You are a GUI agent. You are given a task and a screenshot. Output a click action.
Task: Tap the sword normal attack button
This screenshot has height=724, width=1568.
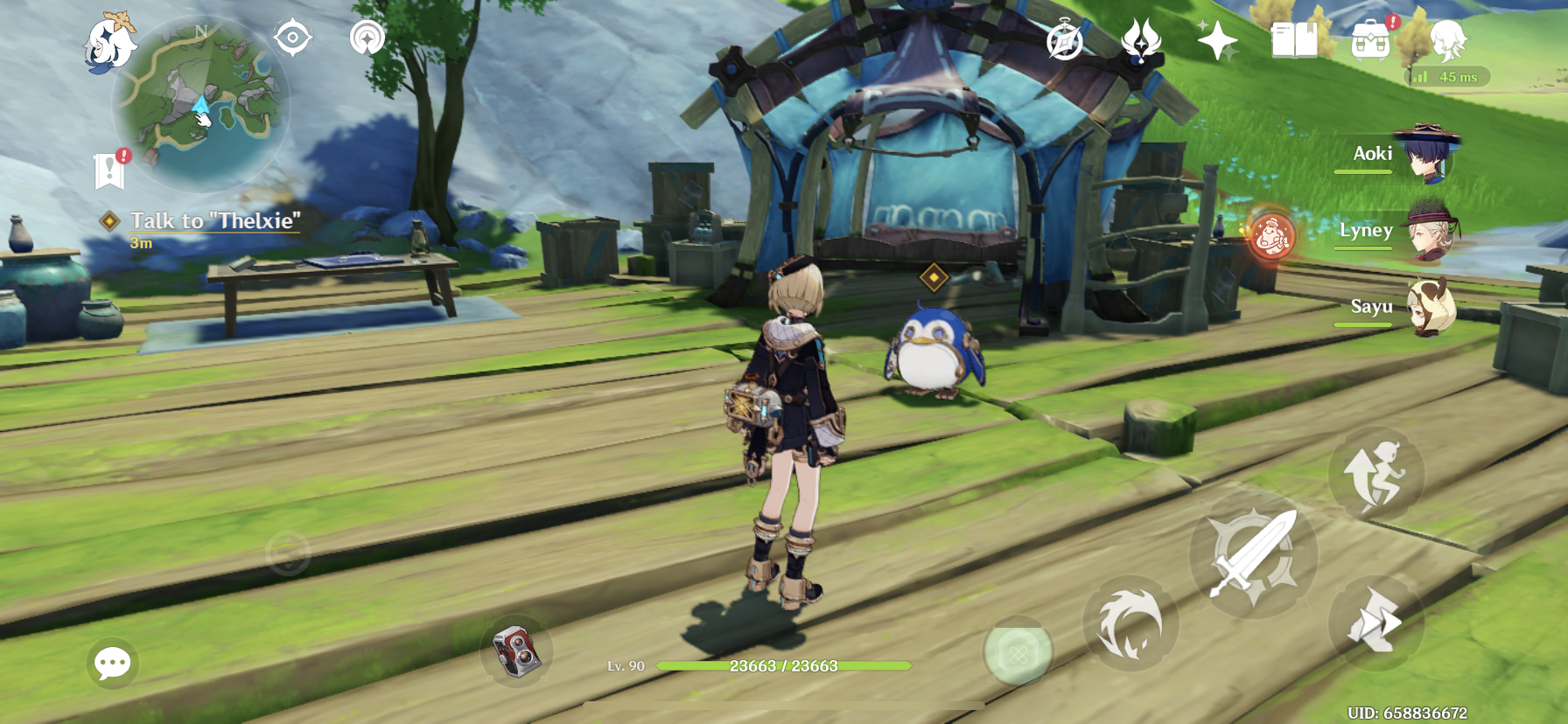click(1253, 553)
